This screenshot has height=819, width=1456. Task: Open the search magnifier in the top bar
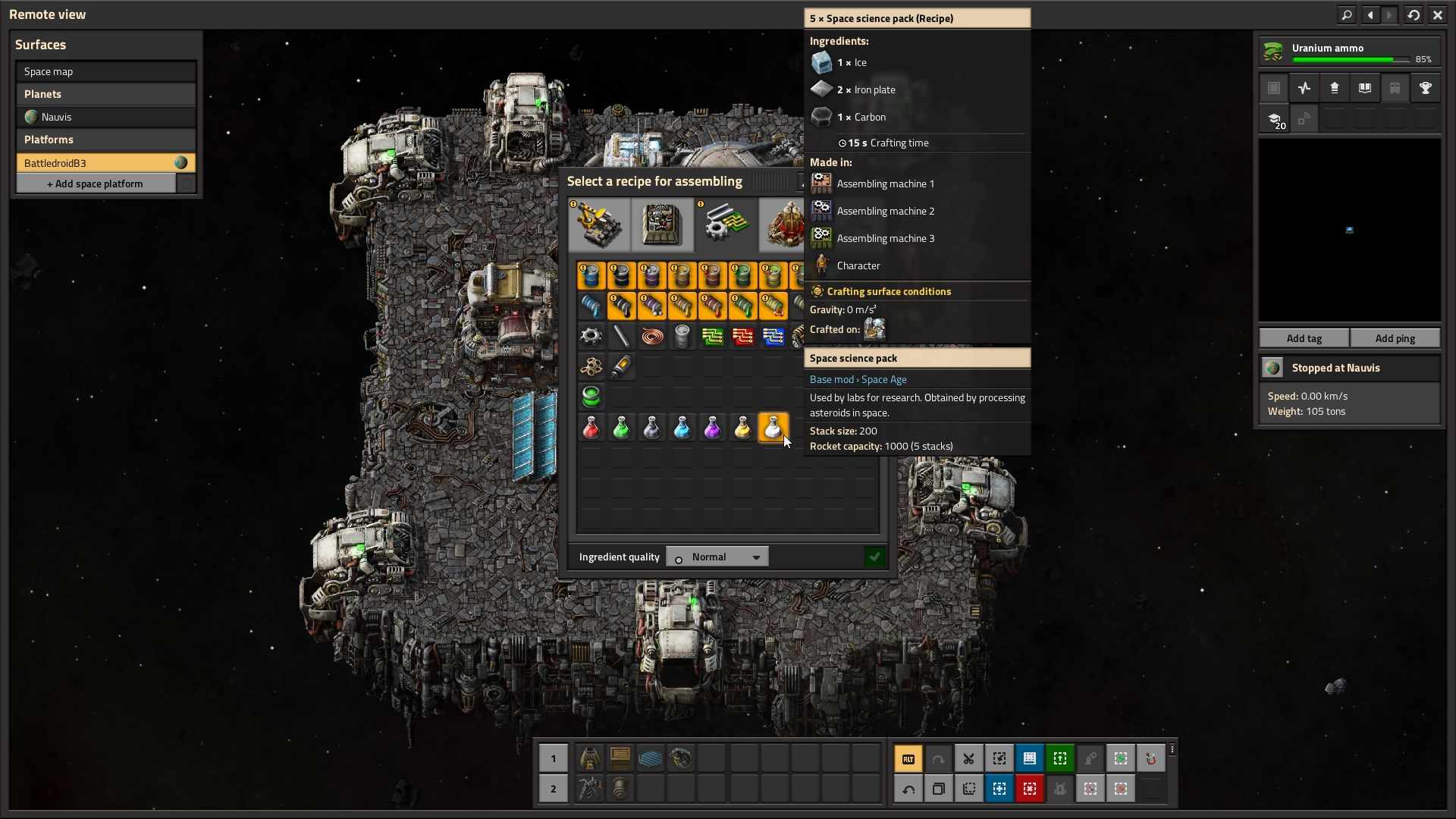point(1346,14)
